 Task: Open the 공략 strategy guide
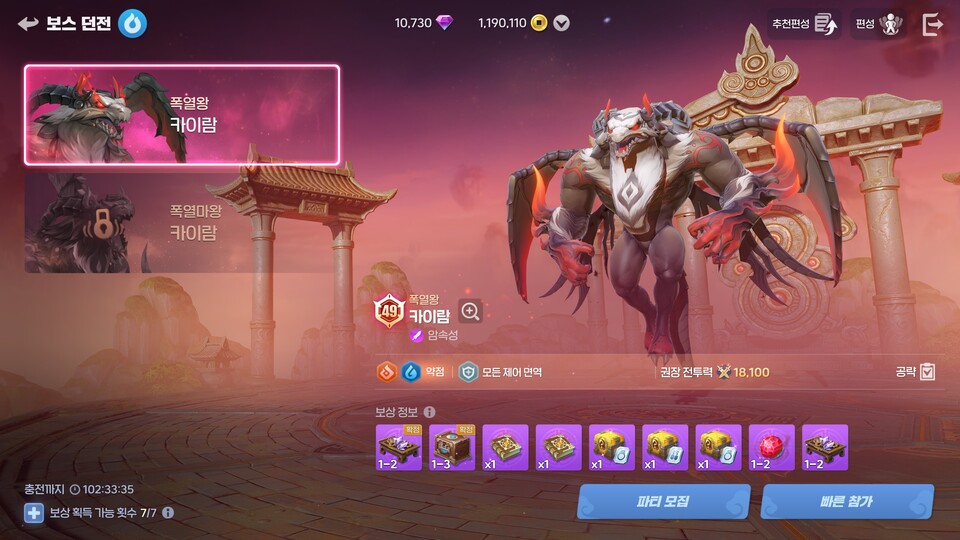click(916, 372)
